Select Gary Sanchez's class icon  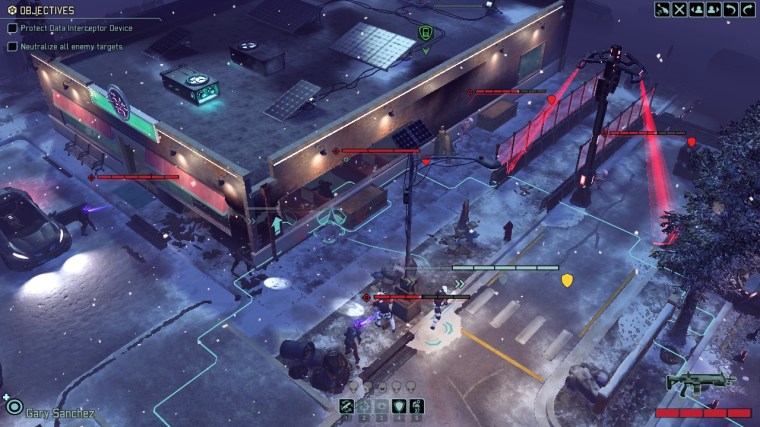click(13, 407)
